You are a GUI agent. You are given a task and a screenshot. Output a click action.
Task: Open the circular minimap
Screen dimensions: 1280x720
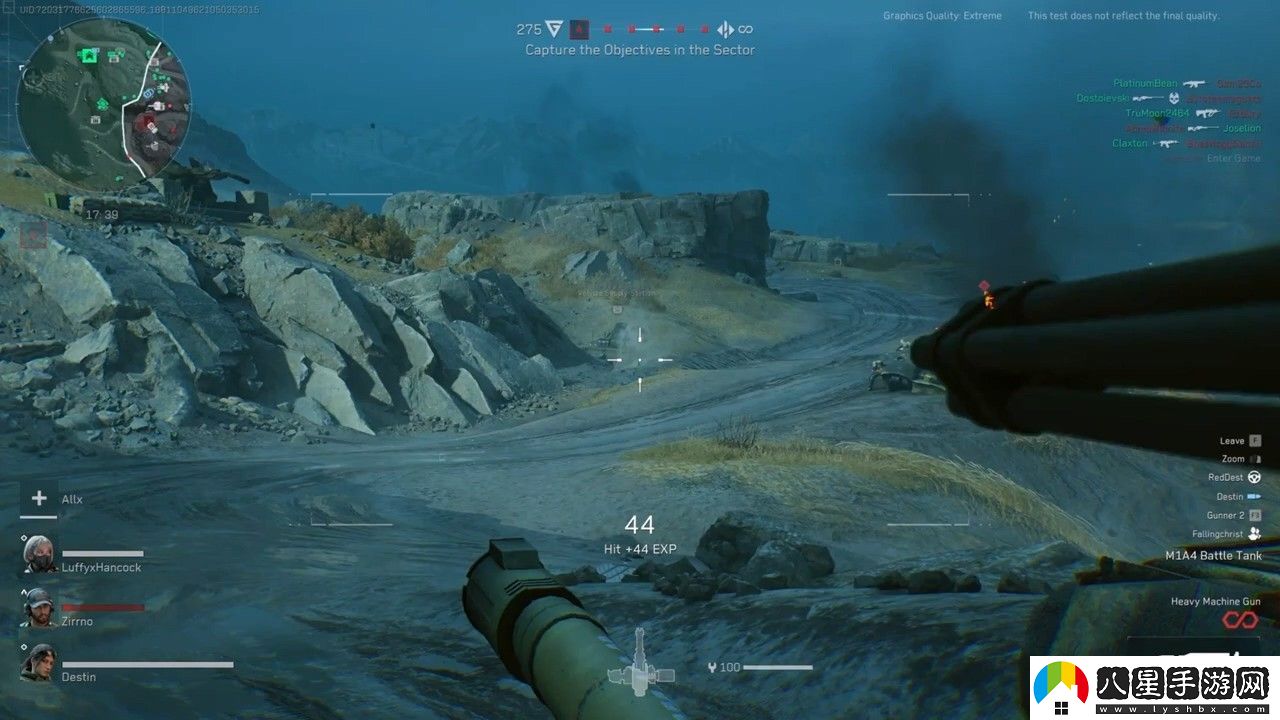103,103
